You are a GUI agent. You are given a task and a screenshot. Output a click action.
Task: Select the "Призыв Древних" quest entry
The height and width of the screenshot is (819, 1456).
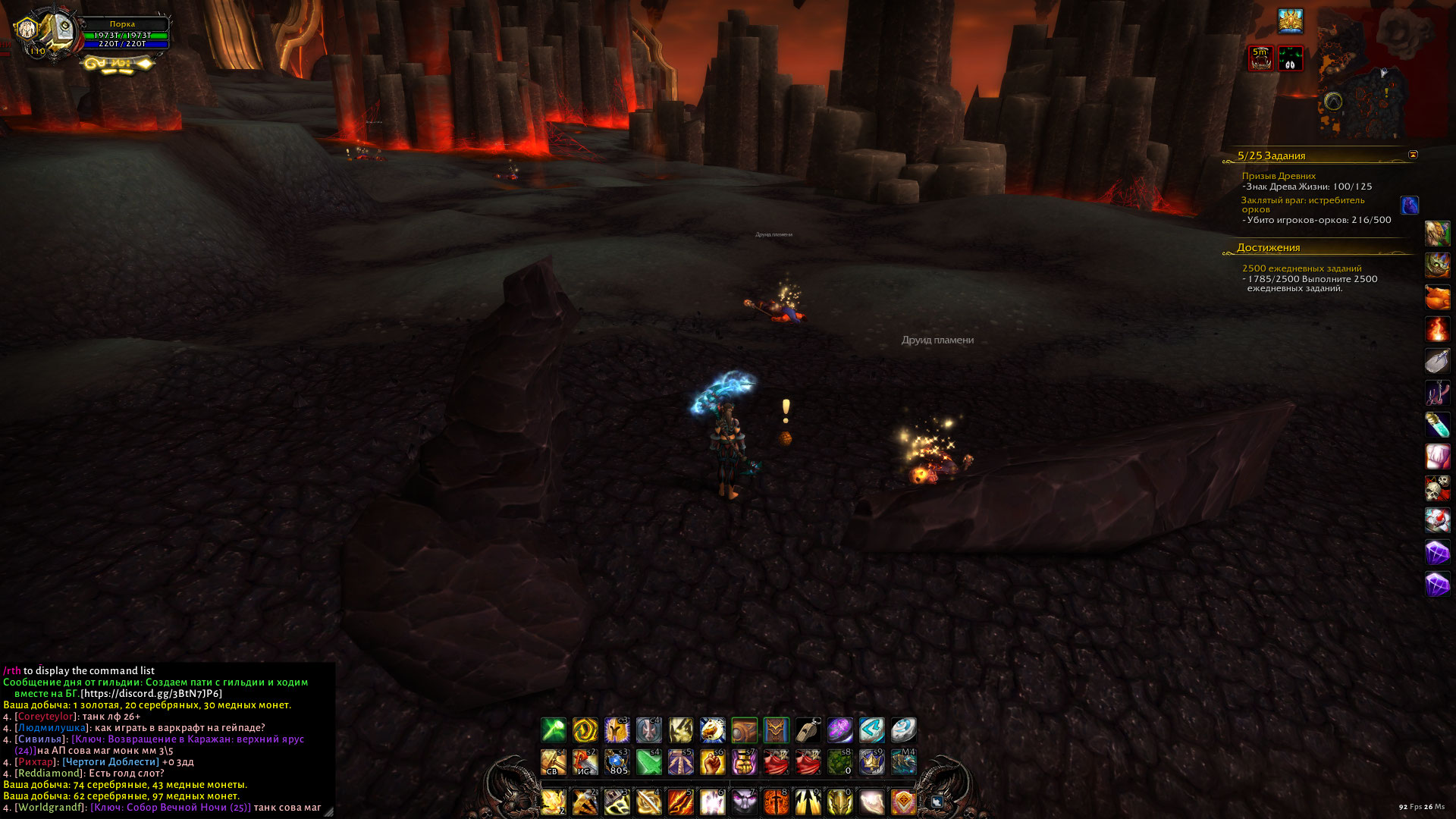1279,176
